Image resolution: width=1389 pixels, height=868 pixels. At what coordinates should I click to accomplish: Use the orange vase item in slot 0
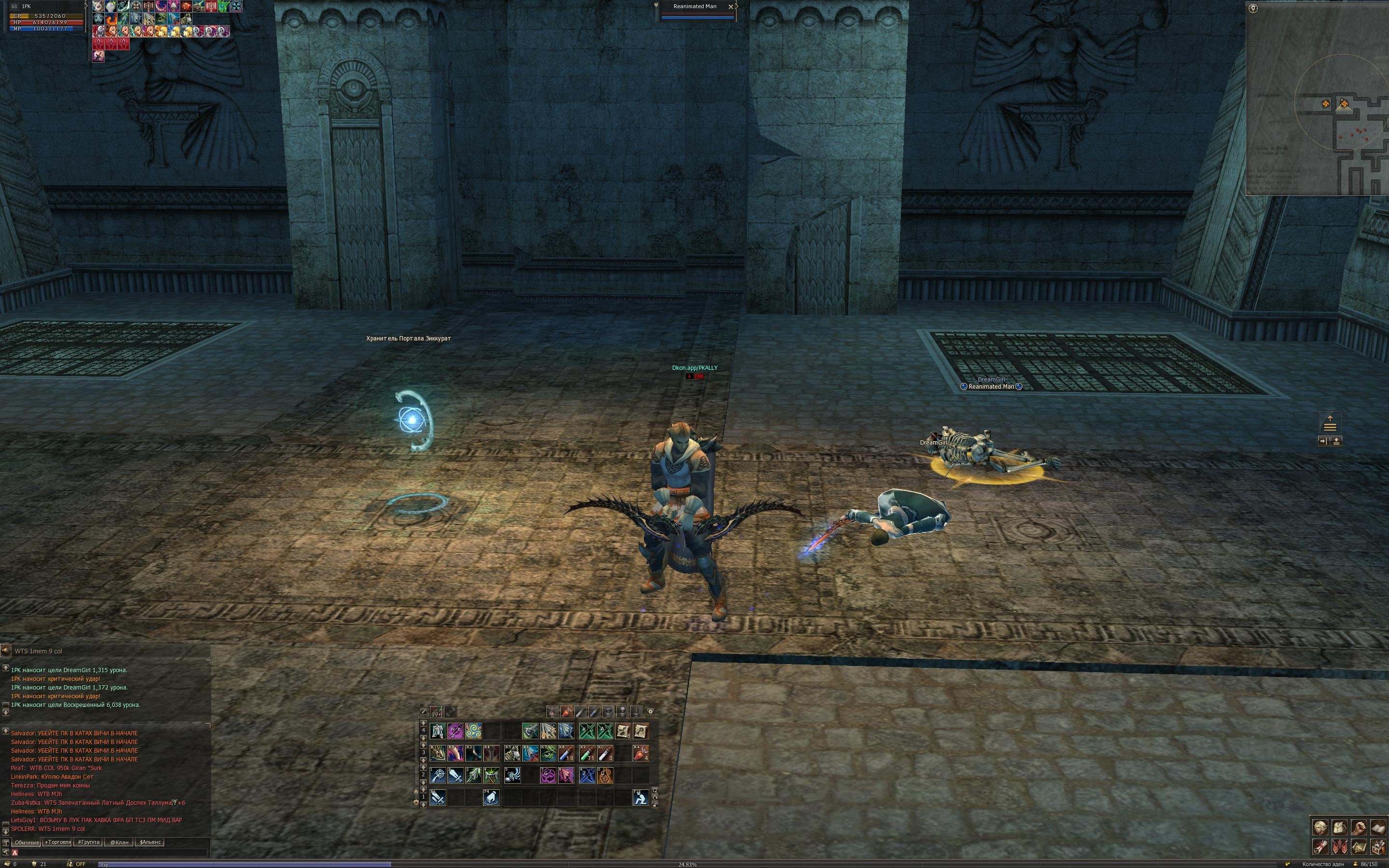pos(605,775)
